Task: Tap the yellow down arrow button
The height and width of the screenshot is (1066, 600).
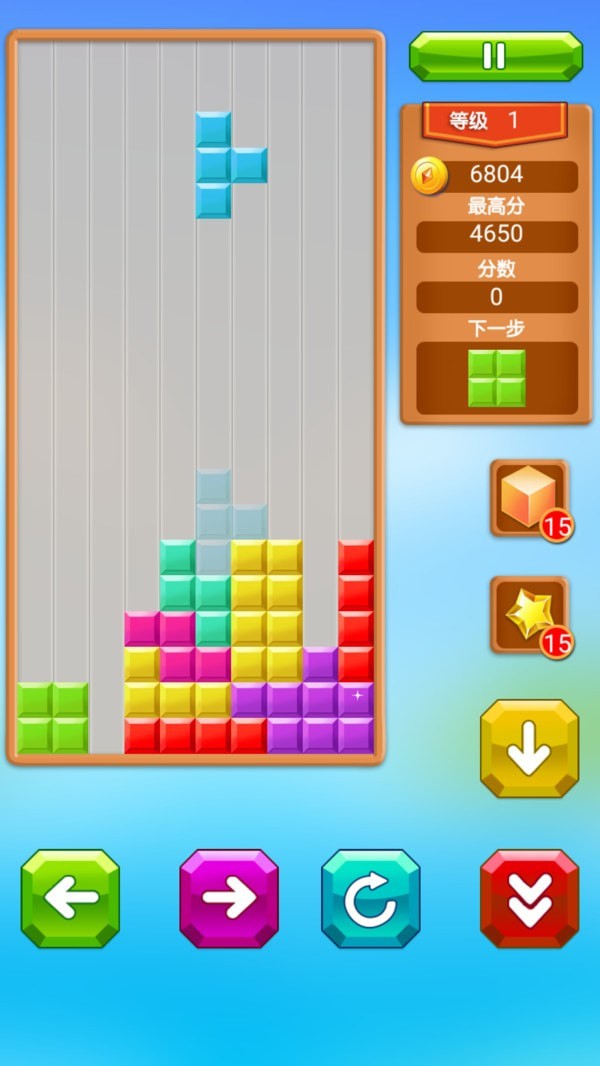Action: (x=529, y=748)
